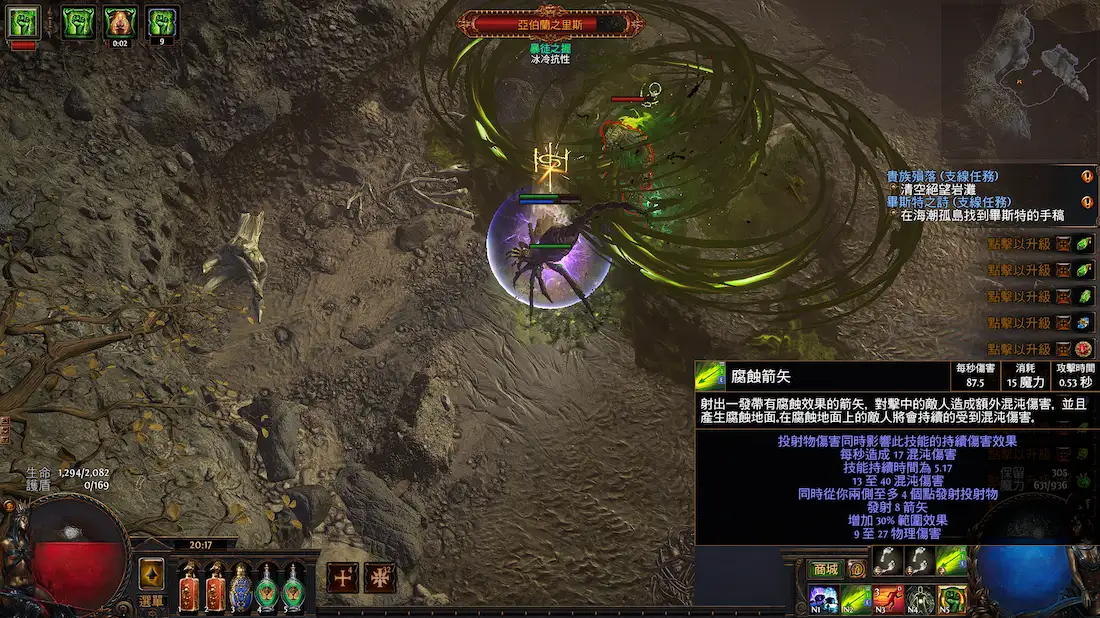Use the first red life flask
This screenshot has height=618, width=1100.
click(x=188, y=587)
